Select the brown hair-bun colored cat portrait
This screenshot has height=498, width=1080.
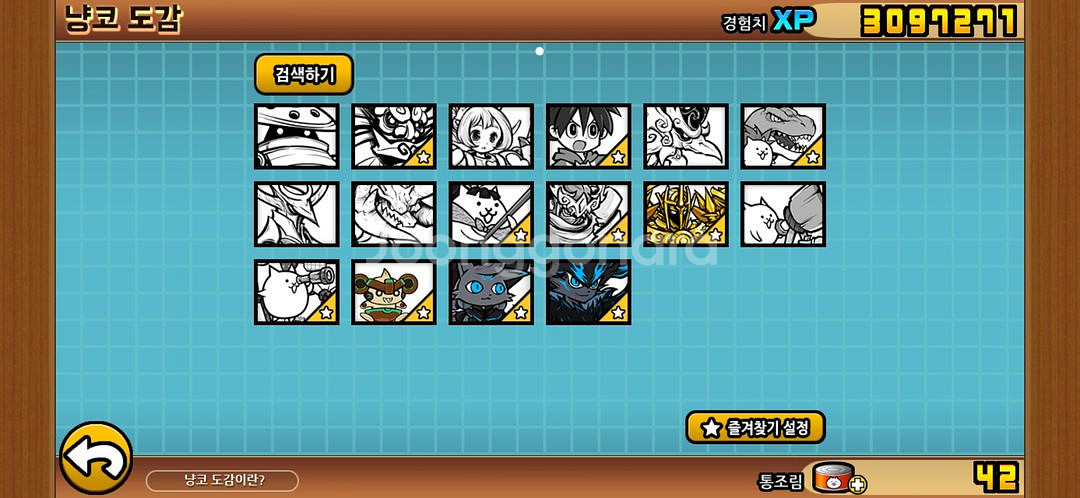pyautogui.click(x=394, y=292)
